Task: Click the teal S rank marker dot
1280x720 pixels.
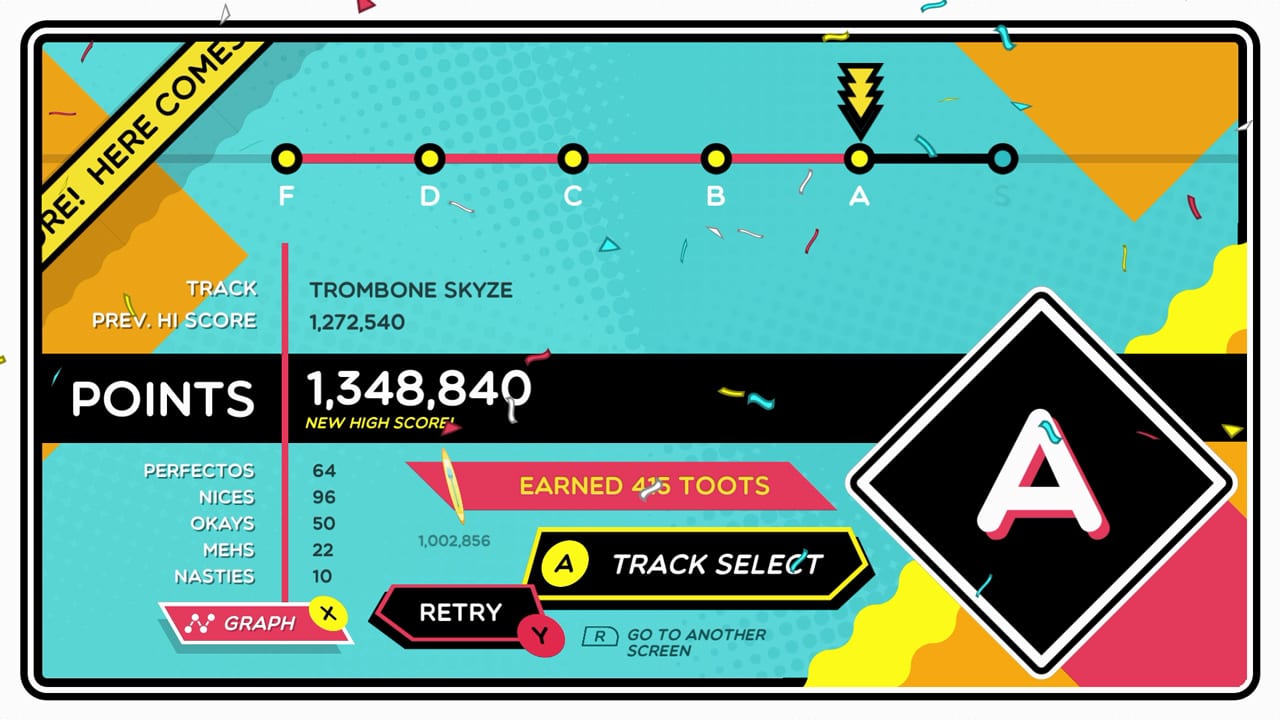Action: pos(1002,157)
